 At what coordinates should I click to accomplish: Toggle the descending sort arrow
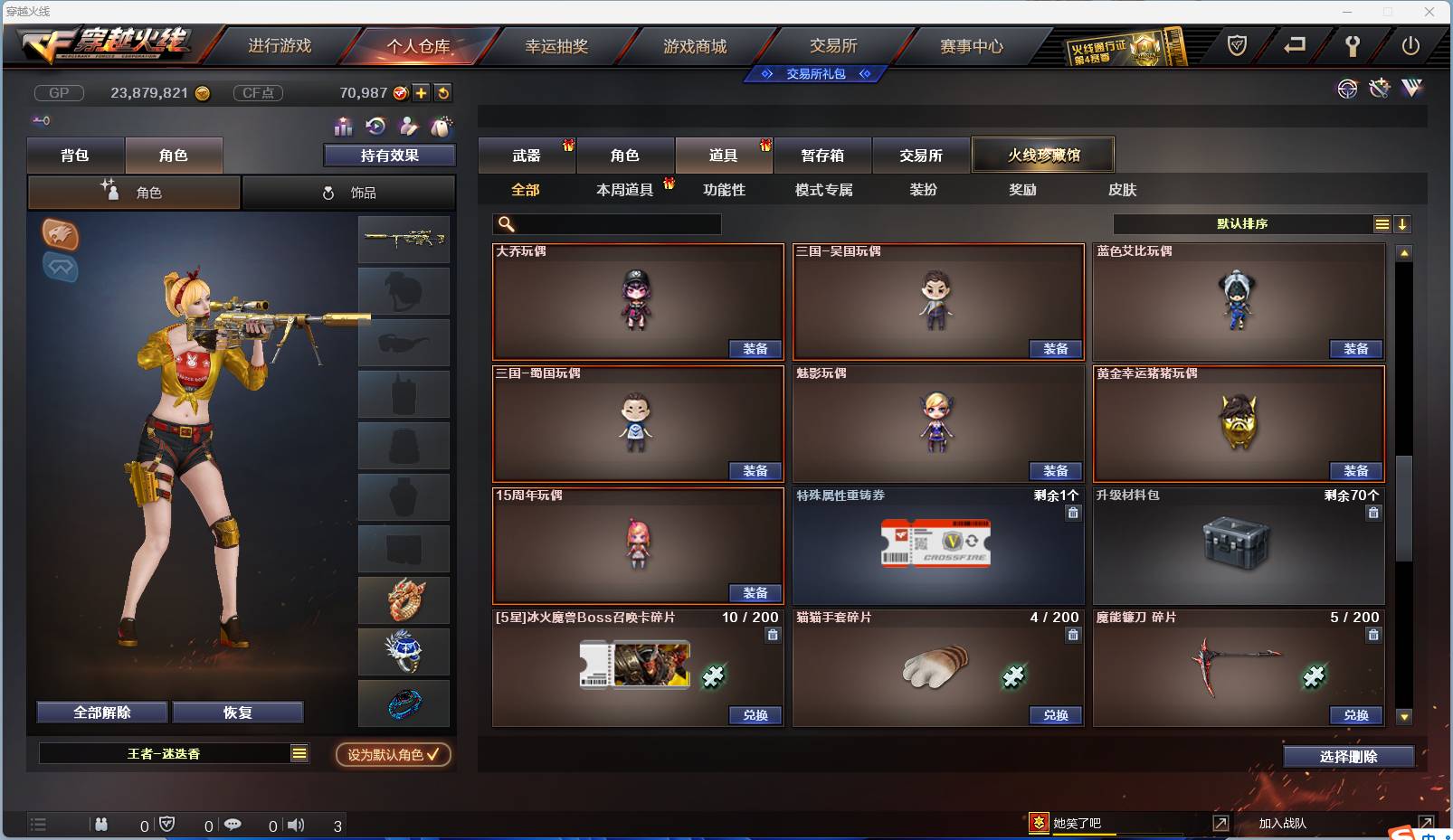(1403, 223)
